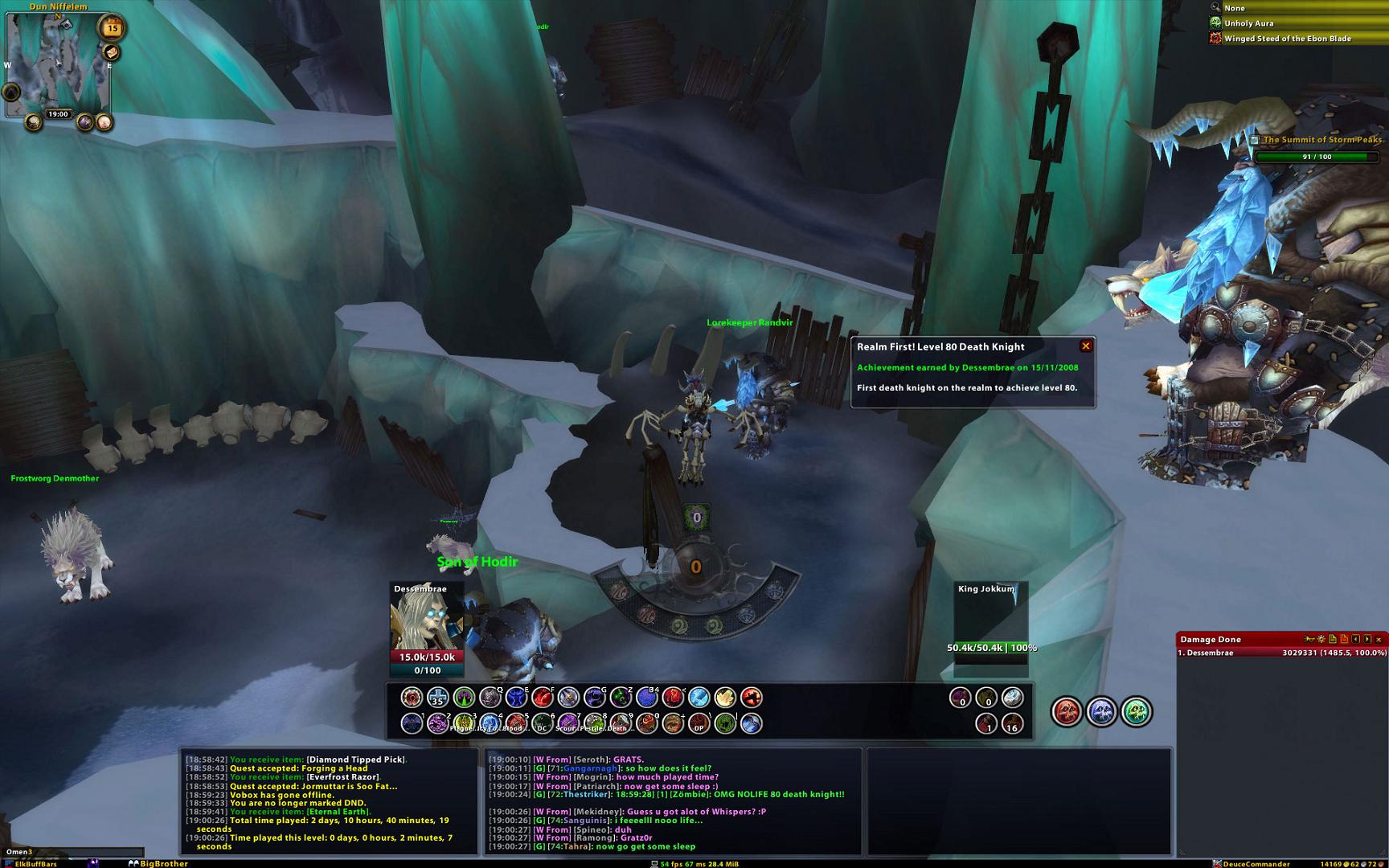Select the Unholy Aura buff entry

[1248, 23]
